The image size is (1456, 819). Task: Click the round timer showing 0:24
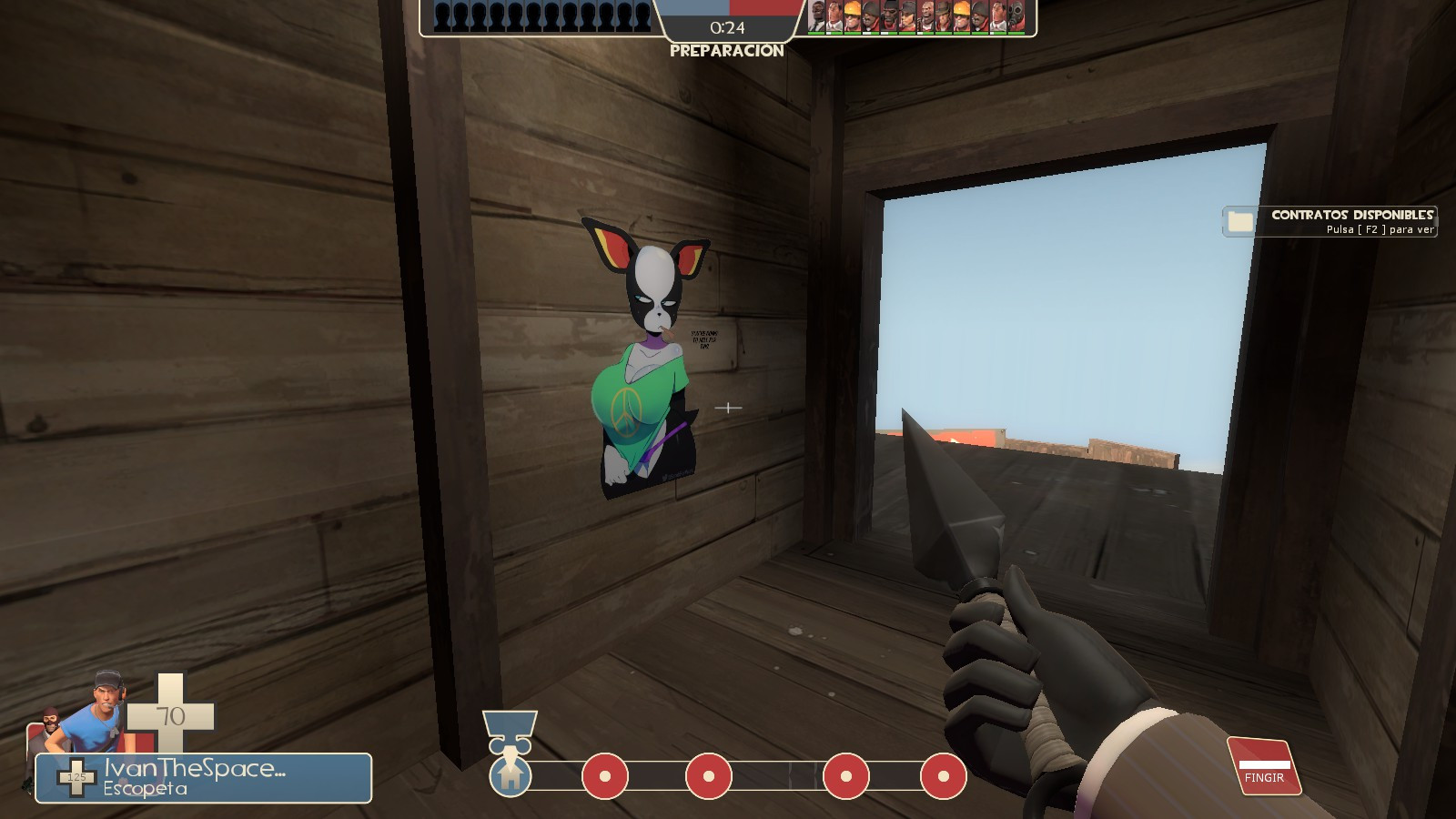point(725,28)
